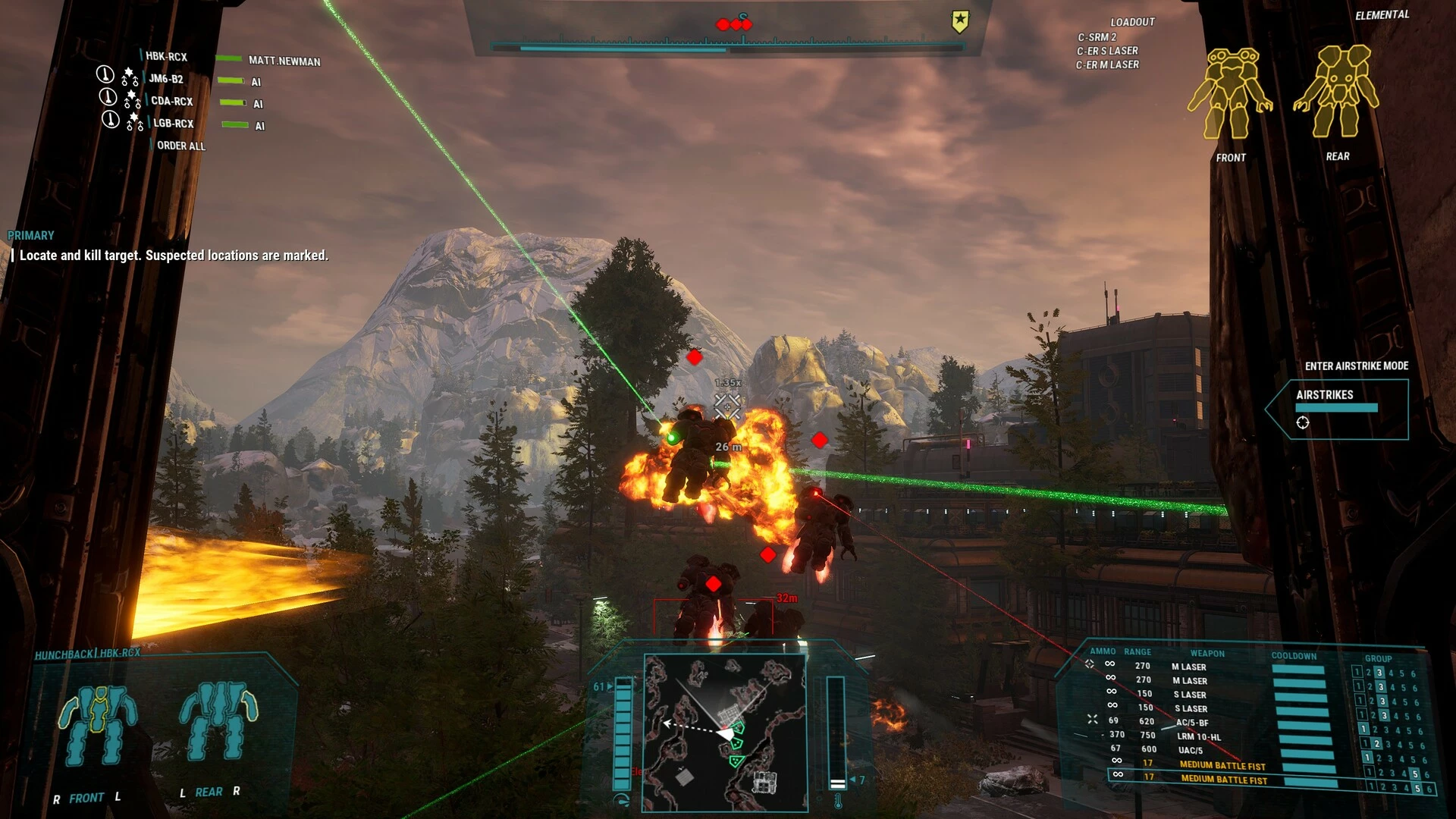Image resolution: width=1456 pixels, height=819 pixels.
Task: Click the airstrike target reticle icon
Action: point(1302,422)
